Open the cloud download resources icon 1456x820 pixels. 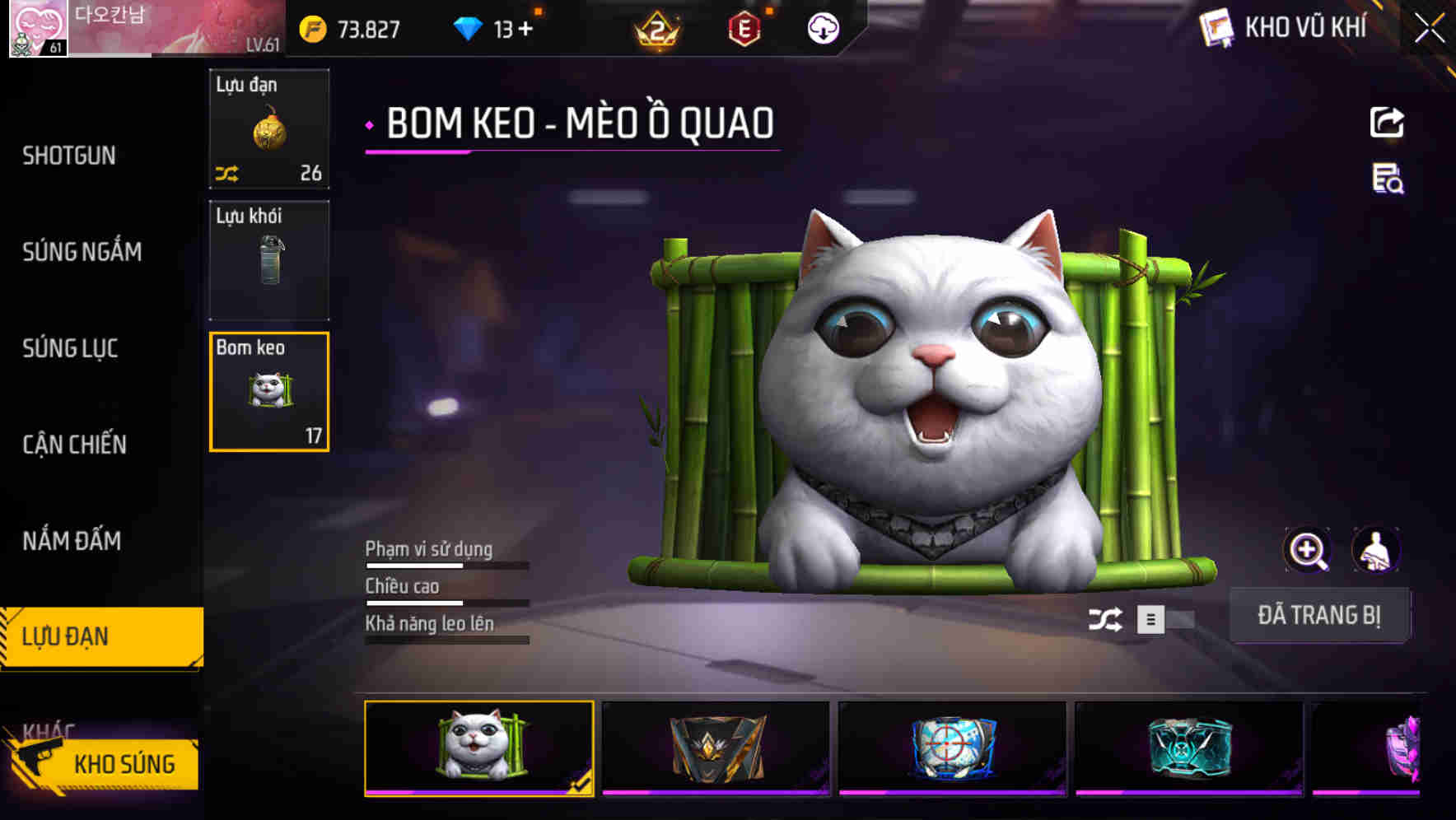pos(822,27)
